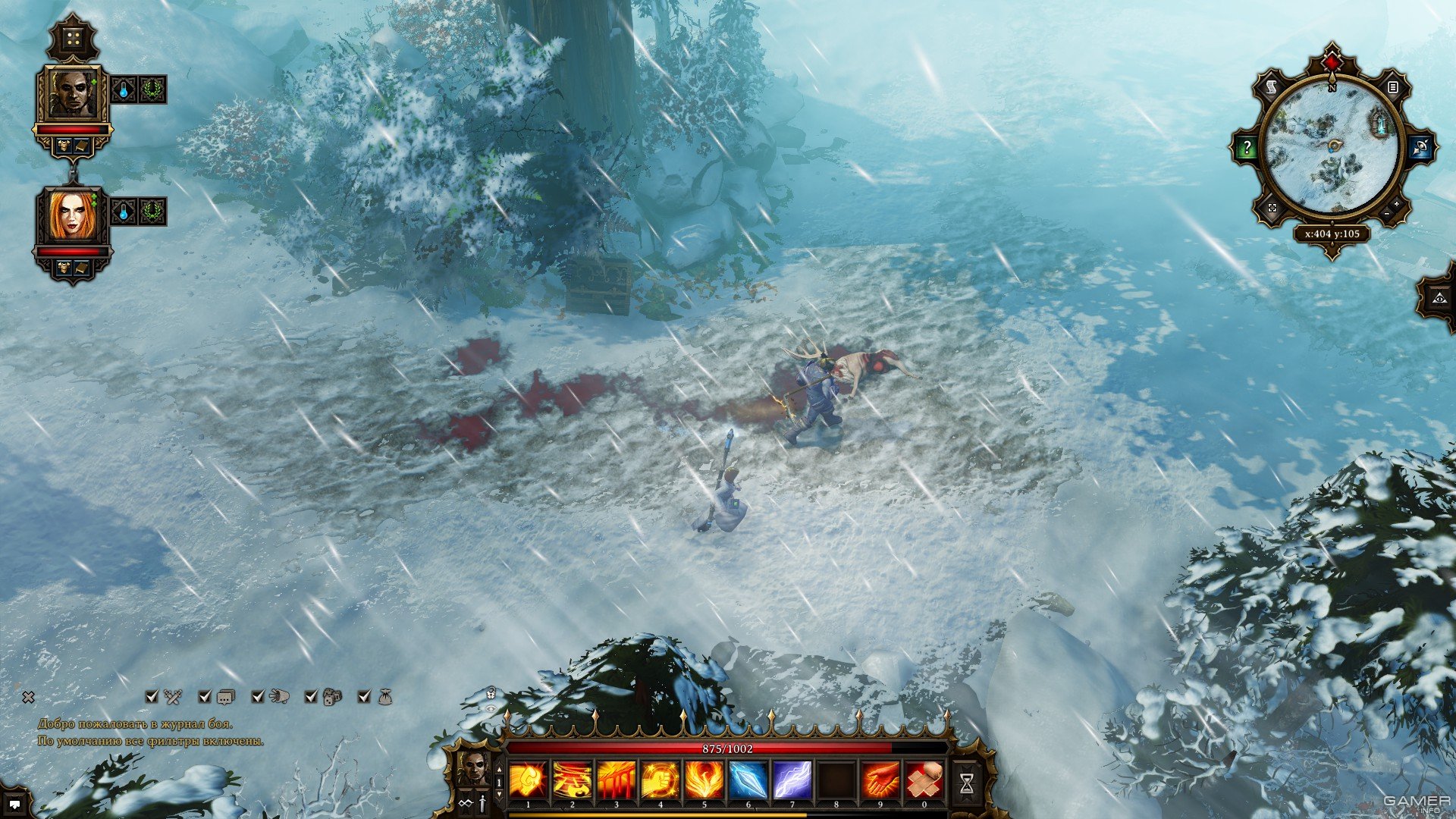The image size is (1456, 819).
Task: Toggle the loot bag combat log filter
Action: click(x=385, y=696)
